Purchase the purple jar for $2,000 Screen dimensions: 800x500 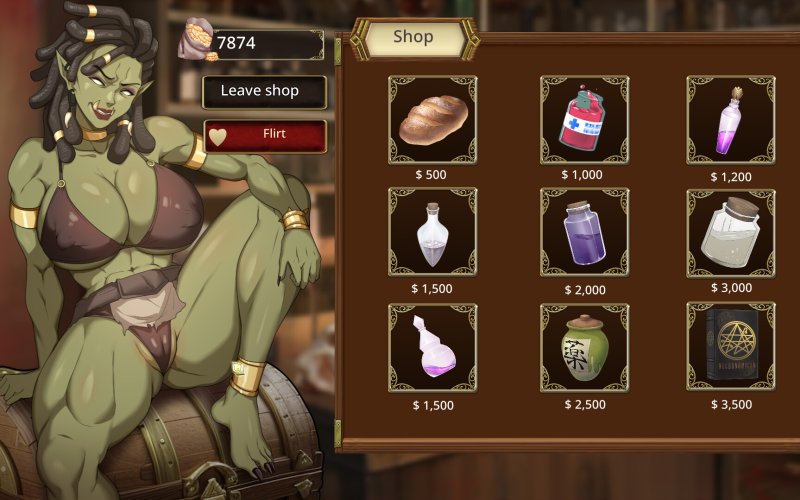click(584, 232)
